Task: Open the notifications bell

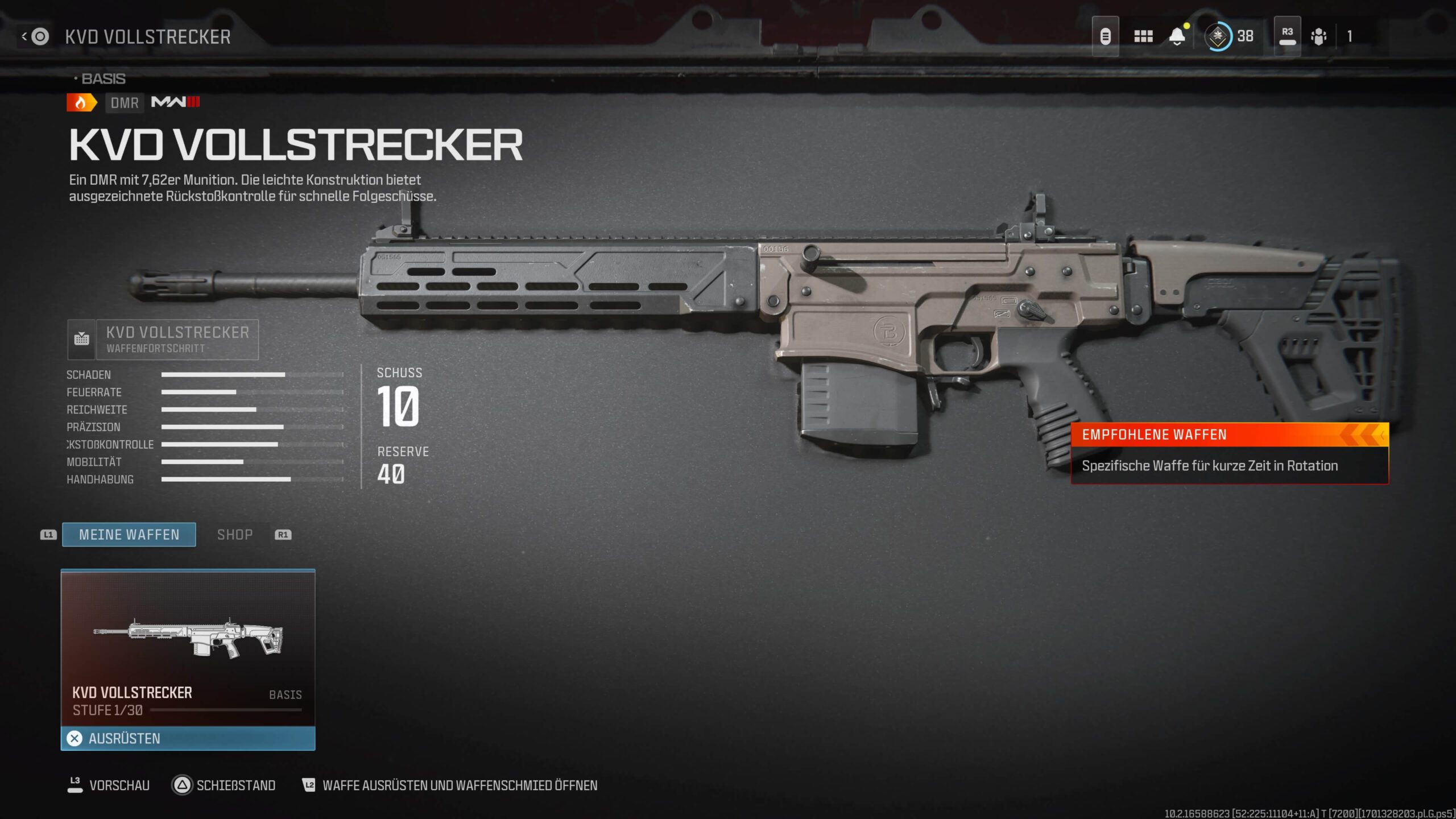Action: 1177,36
